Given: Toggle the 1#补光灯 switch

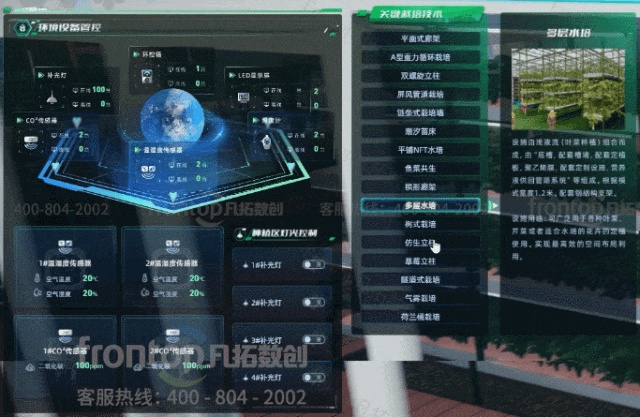Looking at the screenshot, I should (x=313, y=266).
